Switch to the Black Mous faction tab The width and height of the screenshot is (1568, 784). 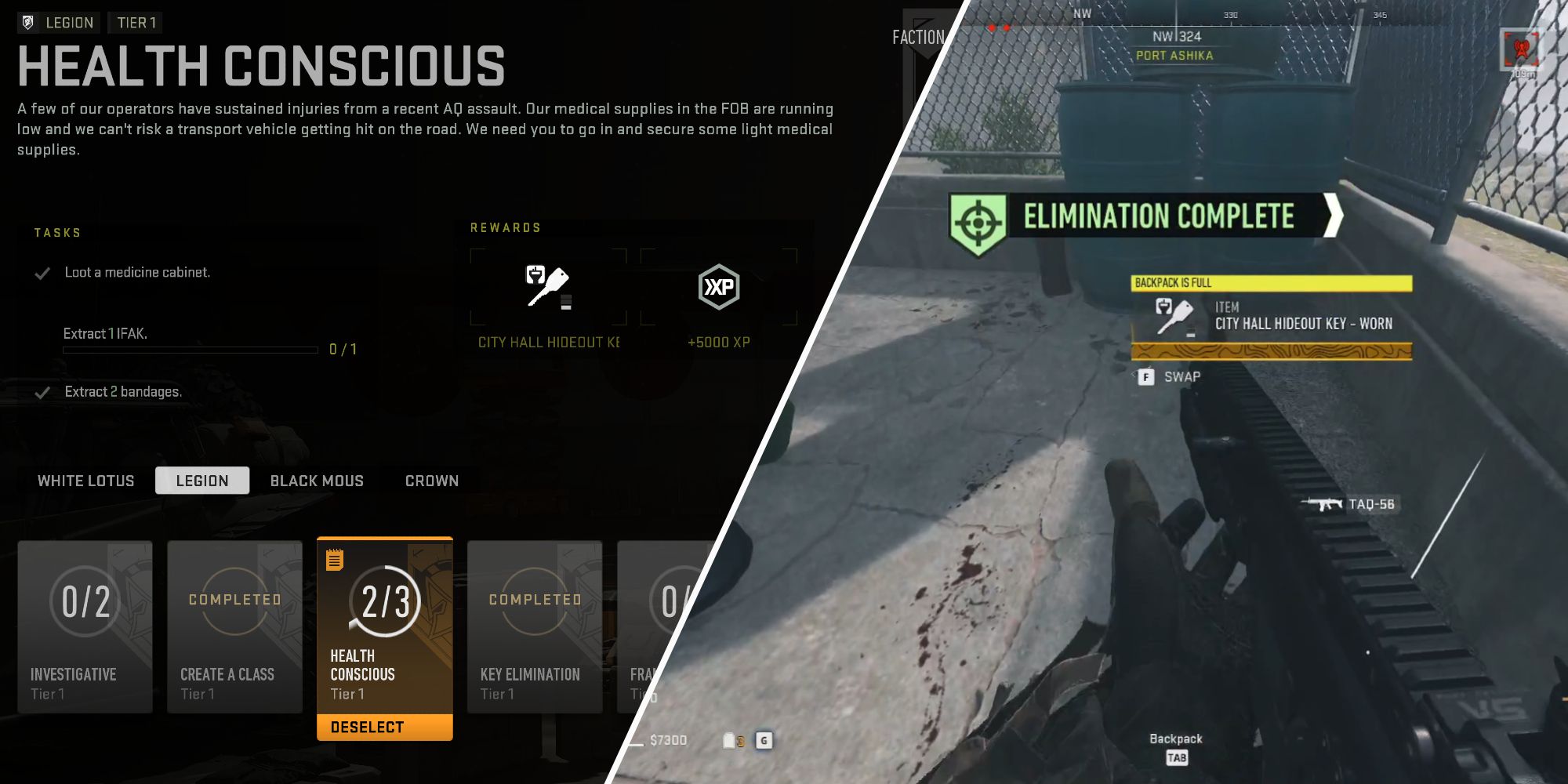pyautogui.click(x=317, y=480)
